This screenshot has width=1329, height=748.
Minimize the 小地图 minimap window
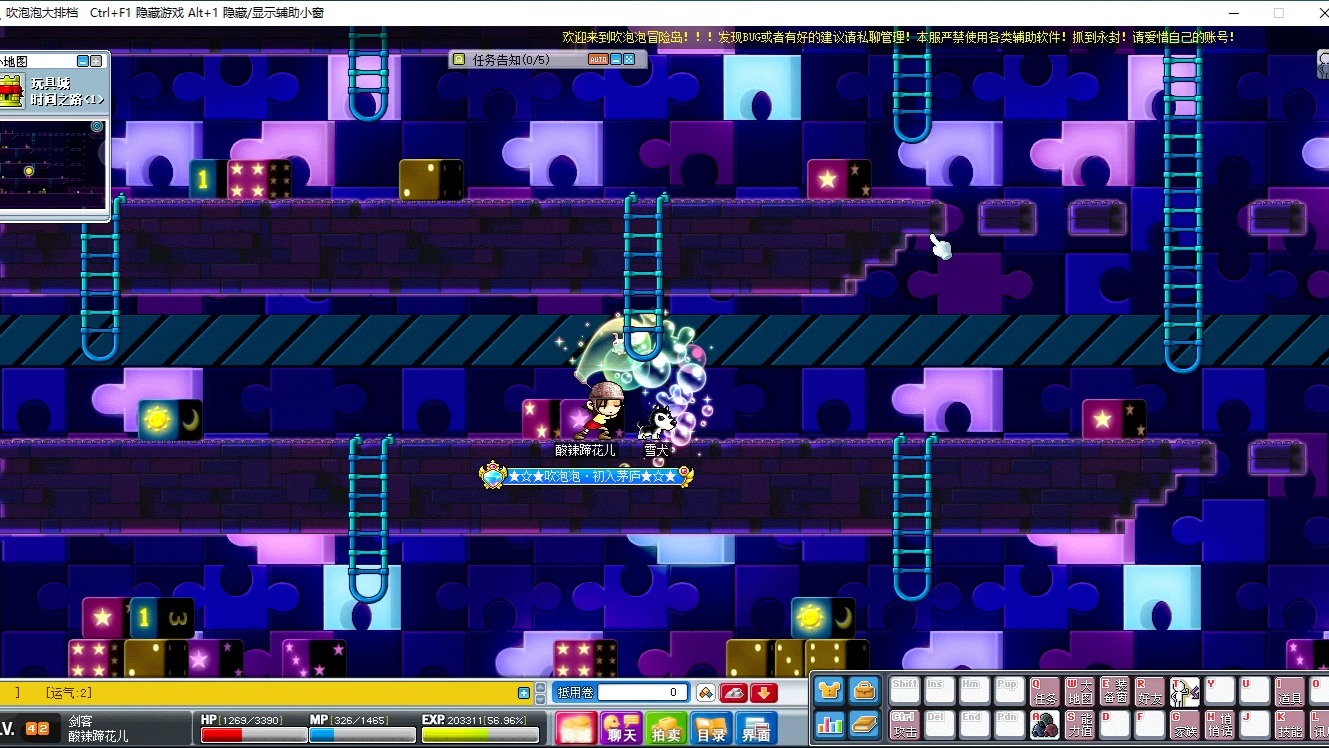click(x=82, y=61)
